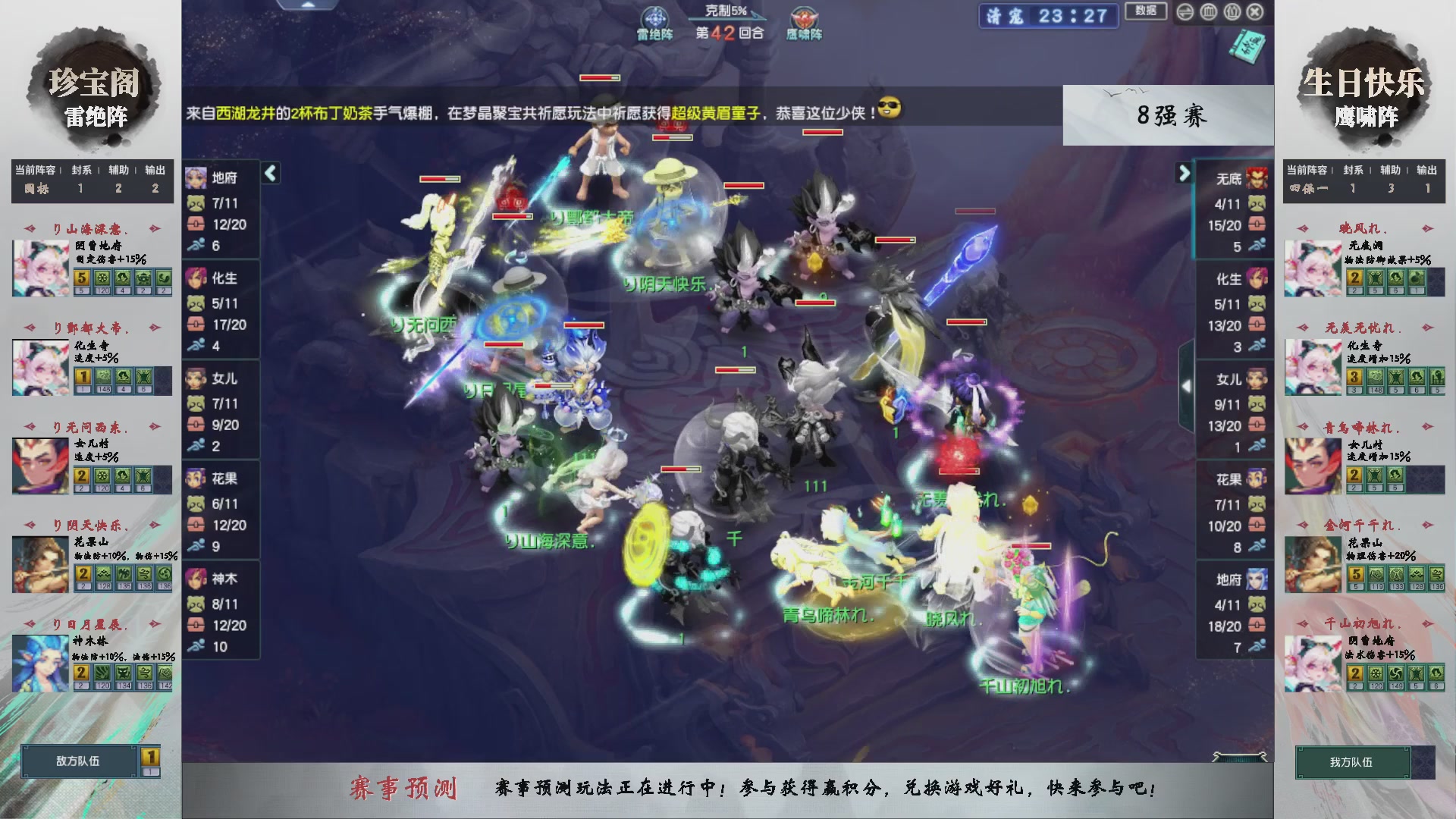Toggle the speed-settings round icon near 数据
The width and height of the screenshot is (1456, 819).
(1185, 11)
